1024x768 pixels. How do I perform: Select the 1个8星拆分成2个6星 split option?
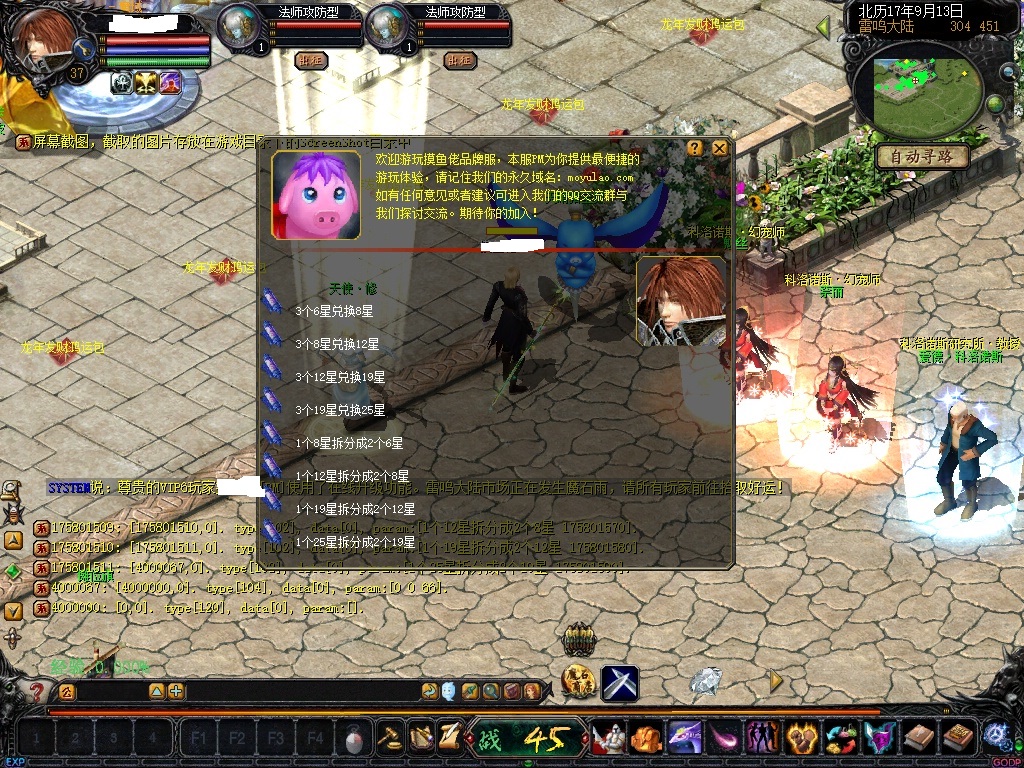(349, 443)
